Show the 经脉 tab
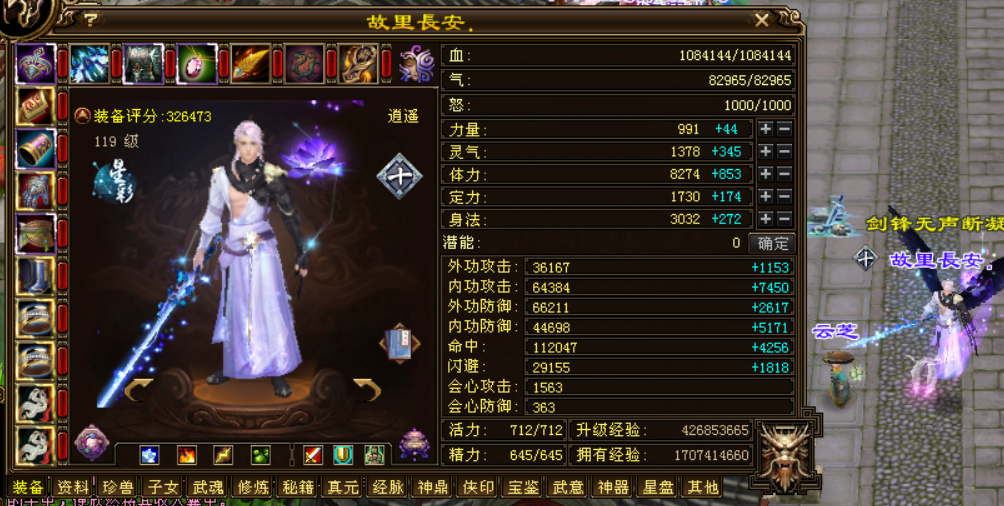This screenshot has height=506, width=1004. coord(387,487)
